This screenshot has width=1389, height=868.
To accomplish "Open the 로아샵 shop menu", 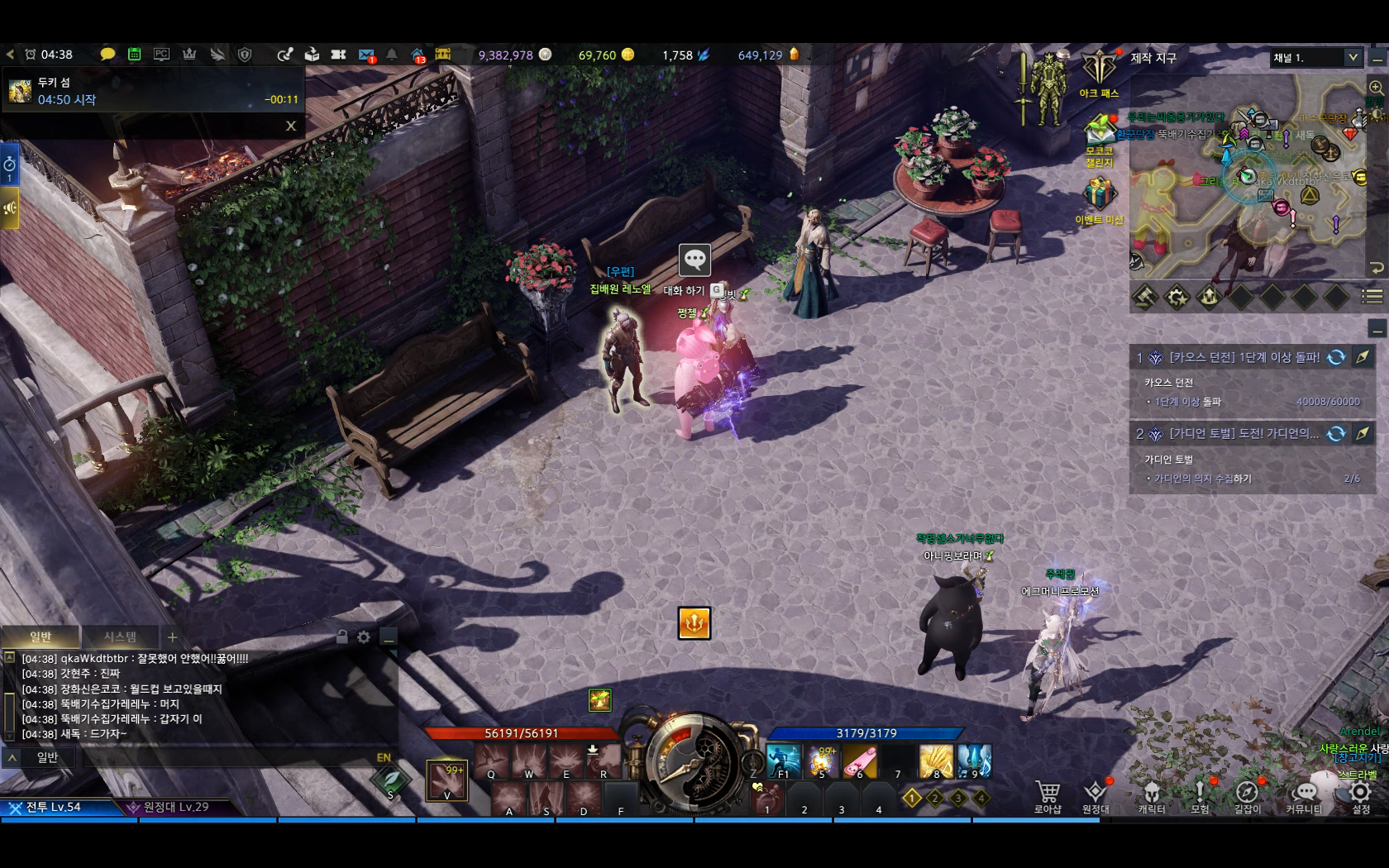I will click(x=1048, y=795).
